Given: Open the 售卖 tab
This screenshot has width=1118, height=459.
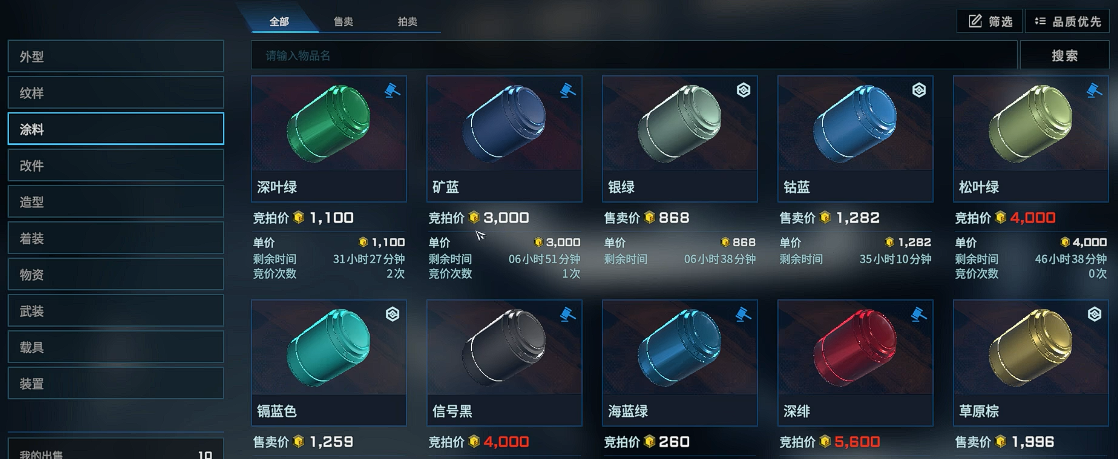Looking at the screenshot, I should (x=342, y=21).
